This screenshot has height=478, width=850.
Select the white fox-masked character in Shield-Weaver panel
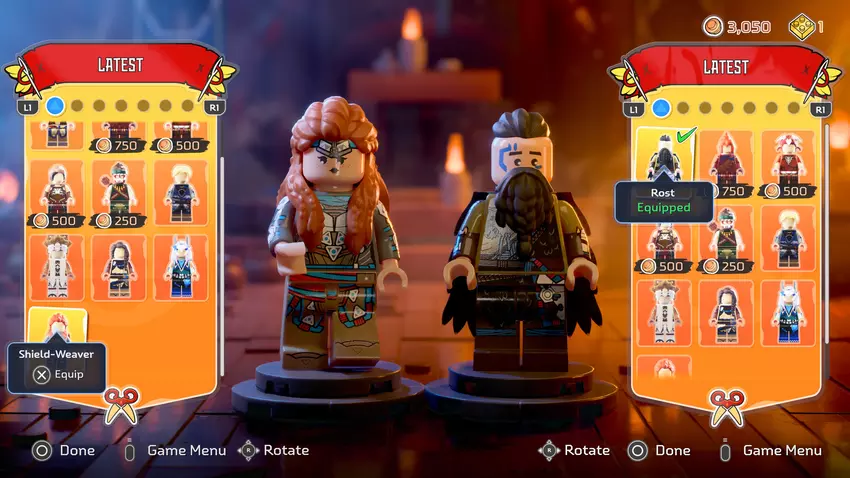click(180, 267)
